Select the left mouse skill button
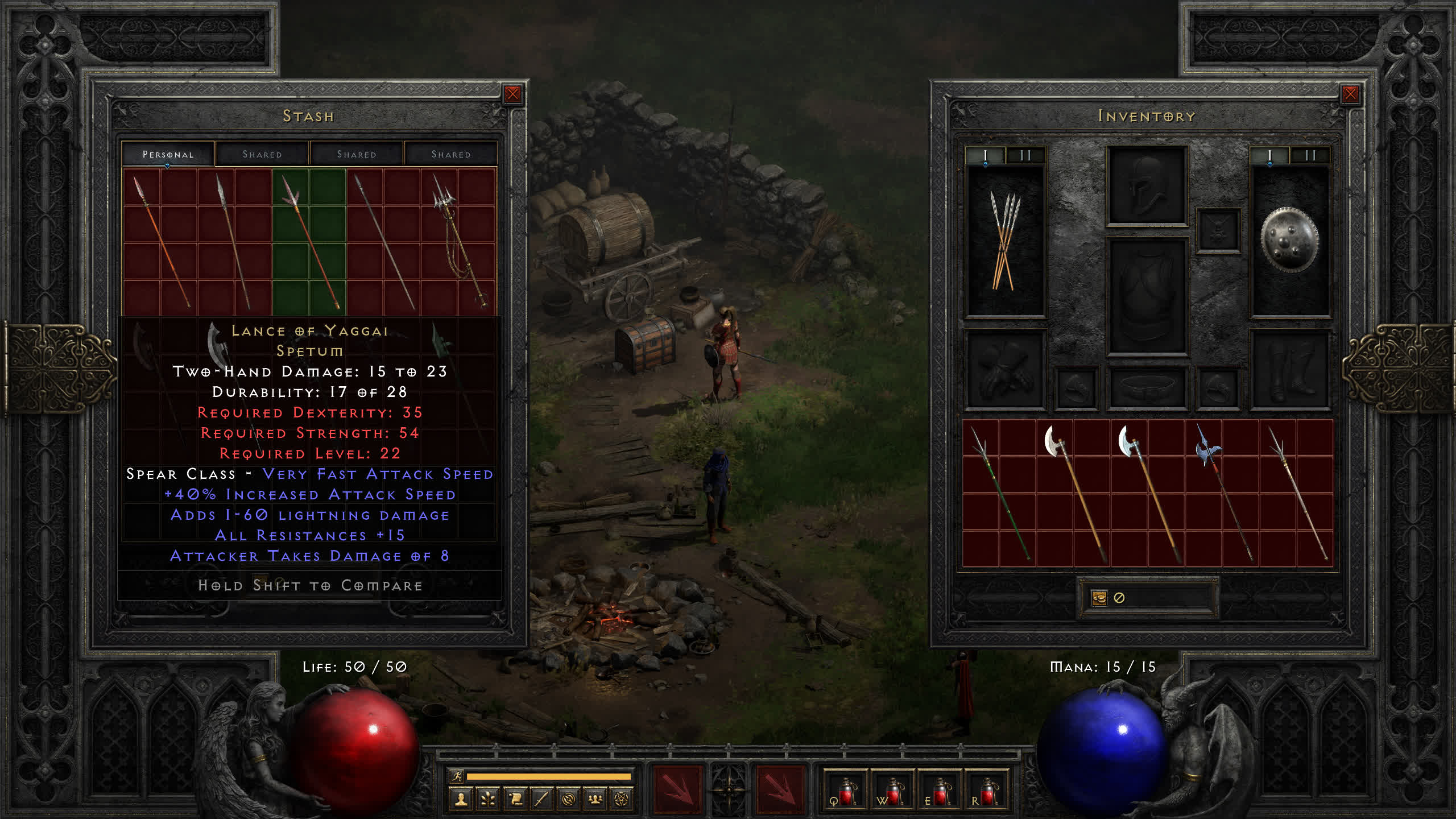The height and width of the screenshot is (819, 1456). (x=677, y=789)
